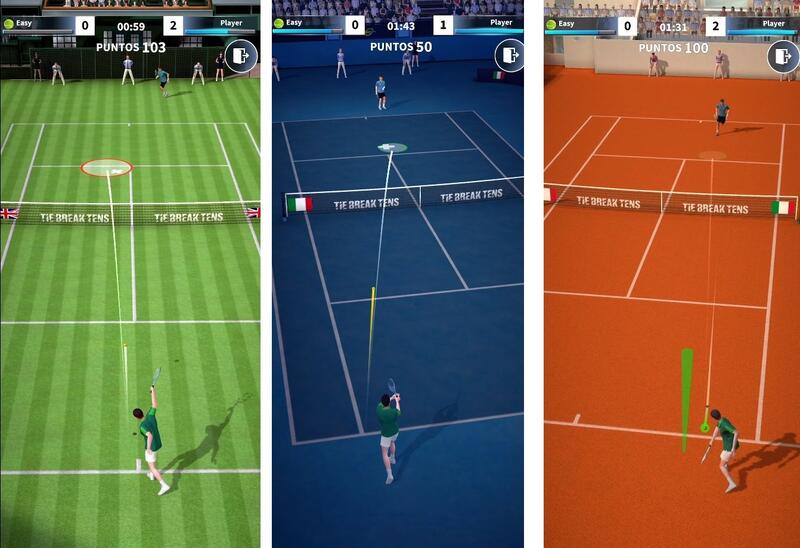
Task: Tap the exit button on the grass court match
Action: pyautogui.click(x=241, y=57)
